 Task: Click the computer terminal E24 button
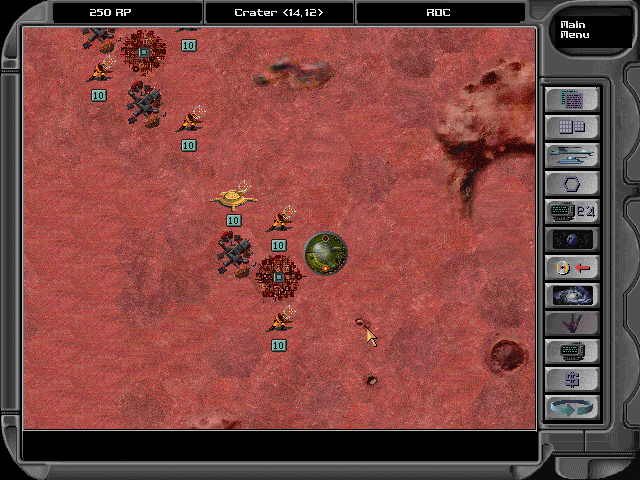(x=572, y=211)
